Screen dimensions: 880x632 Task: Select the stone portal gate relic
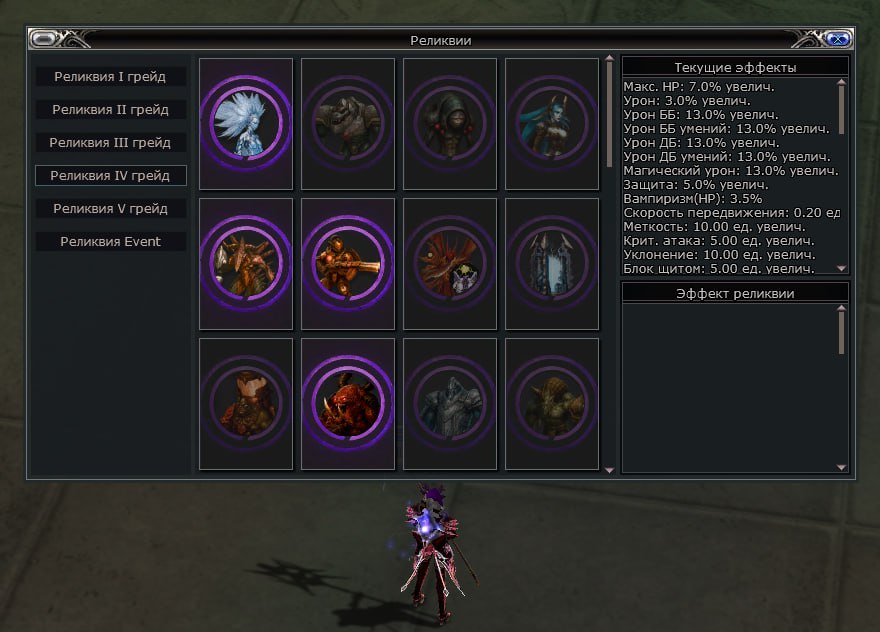tap(552, 264)
